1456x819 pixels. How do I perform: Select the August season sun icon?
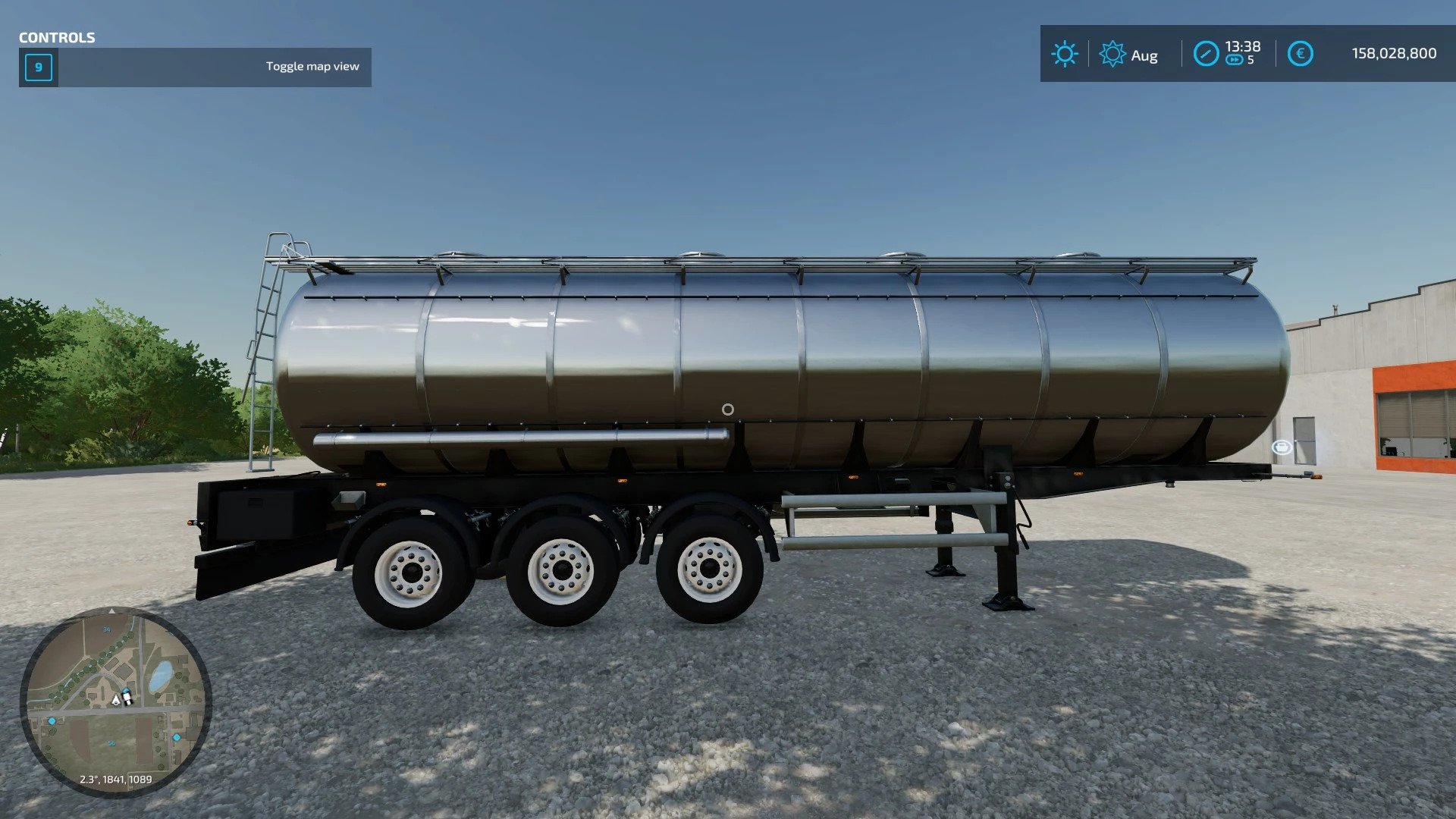pyautogui.click(x=1112, y=54)
